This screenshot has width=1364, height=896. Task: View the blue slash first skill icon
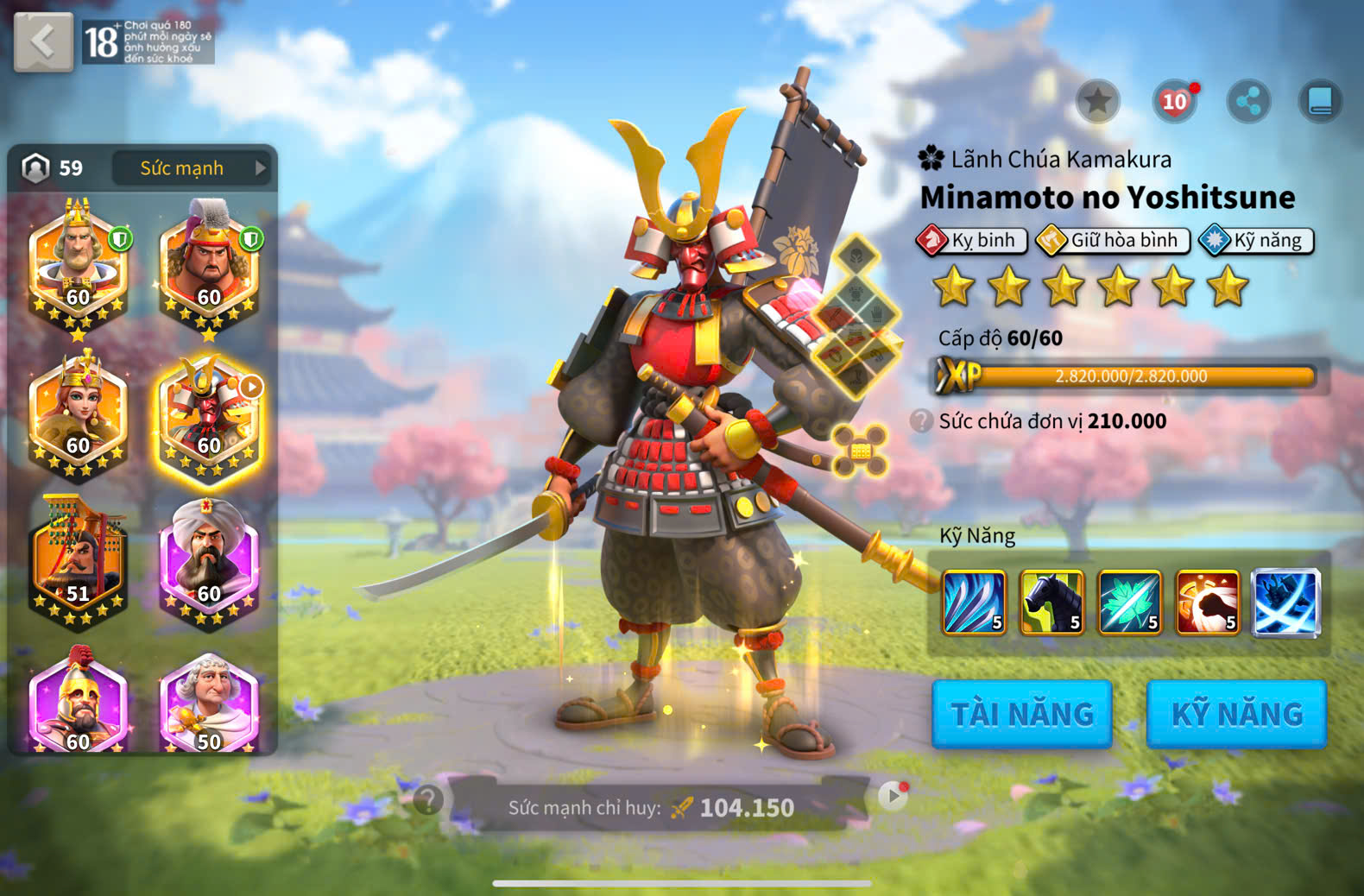coord(974,602)
